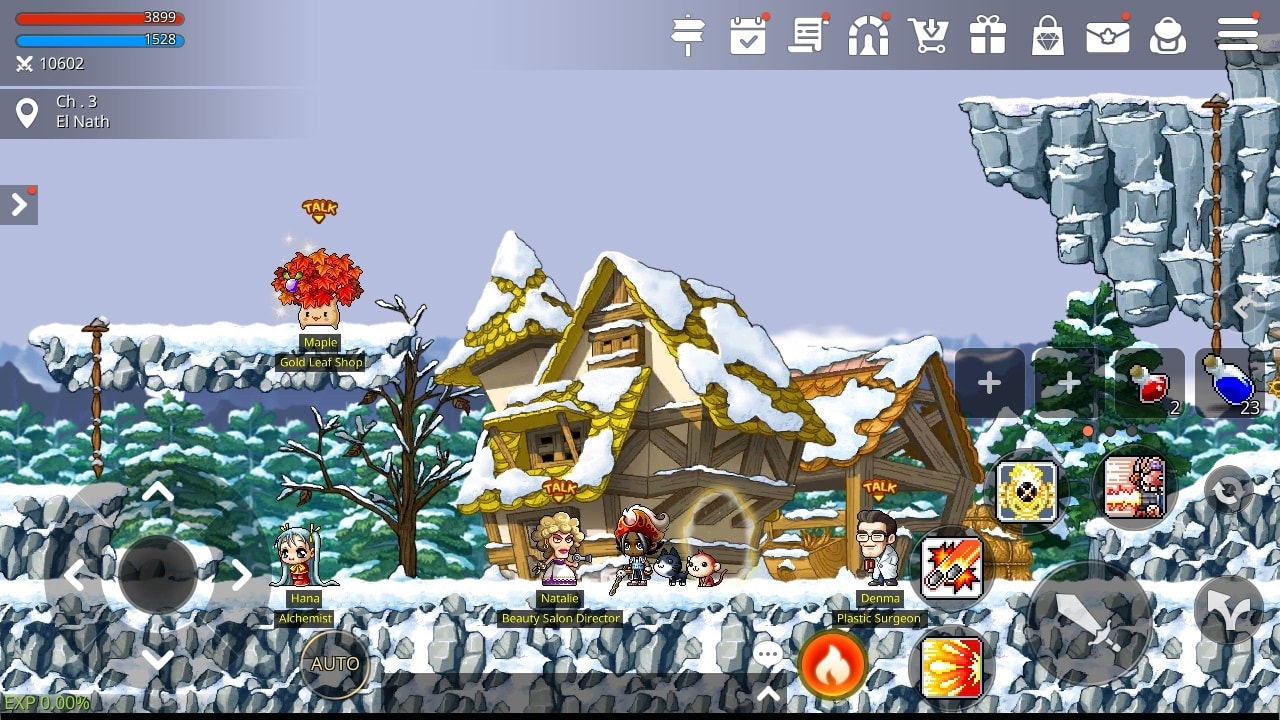Open the calendar check-in icon
1280x720 pixels.
click(x=748, y=36)
